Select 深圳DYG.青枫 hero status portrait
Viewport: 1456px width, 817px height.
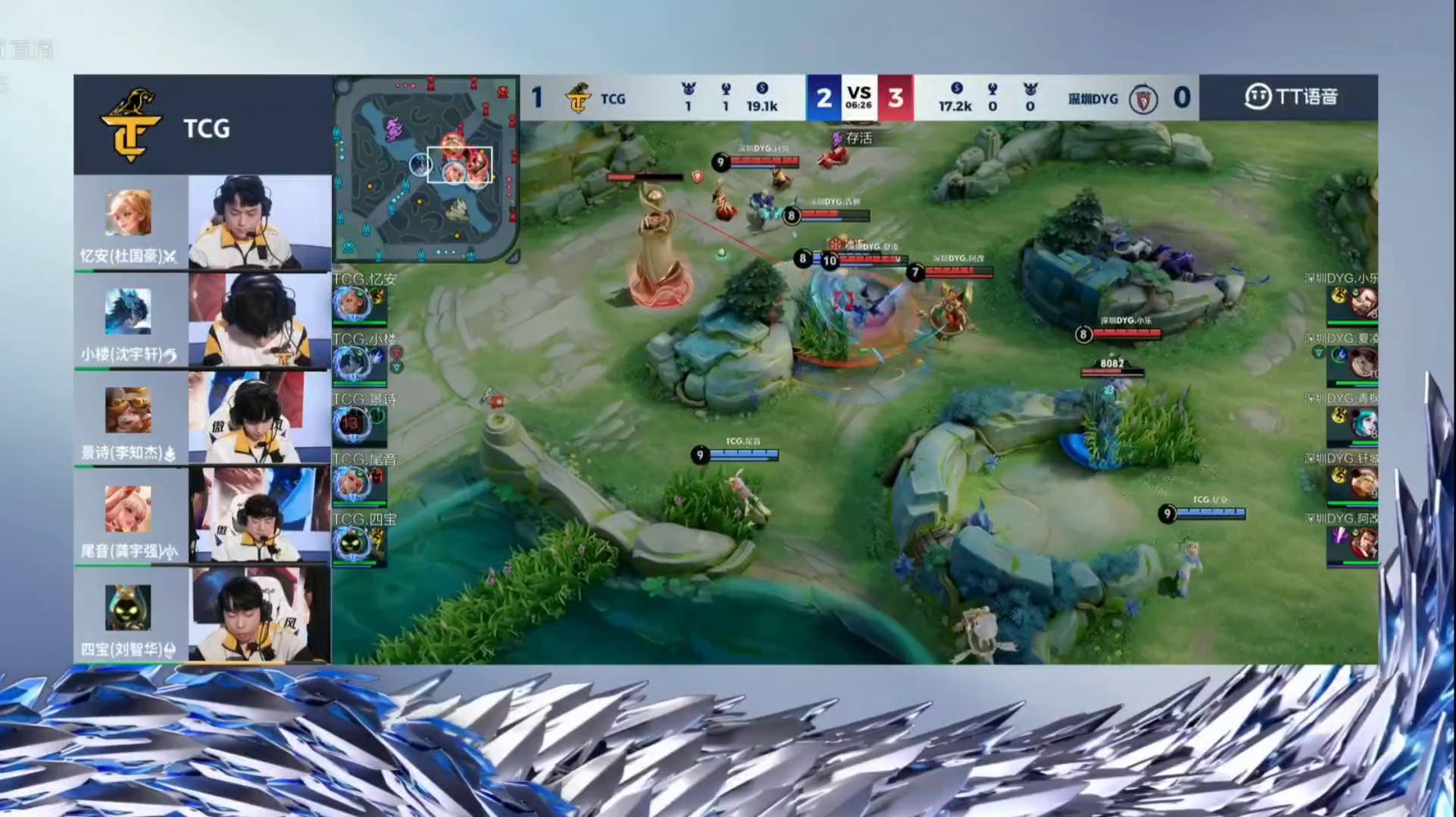point(1363,423)
